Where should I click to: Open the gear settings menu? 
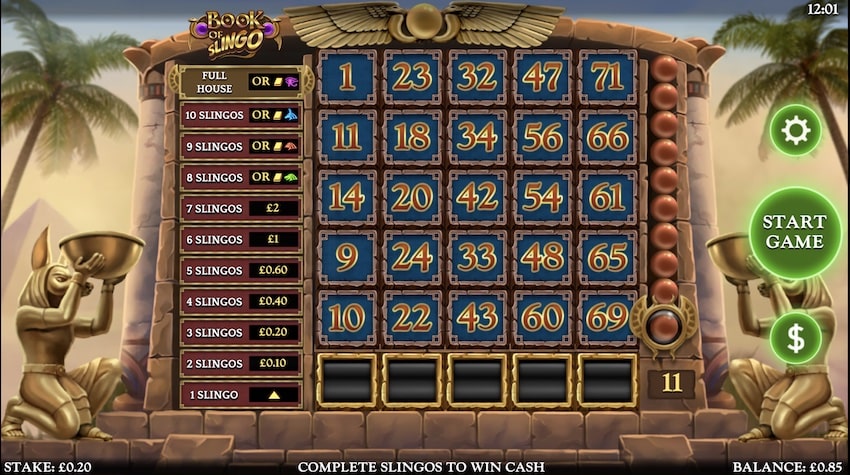click(x=795, y=130)
